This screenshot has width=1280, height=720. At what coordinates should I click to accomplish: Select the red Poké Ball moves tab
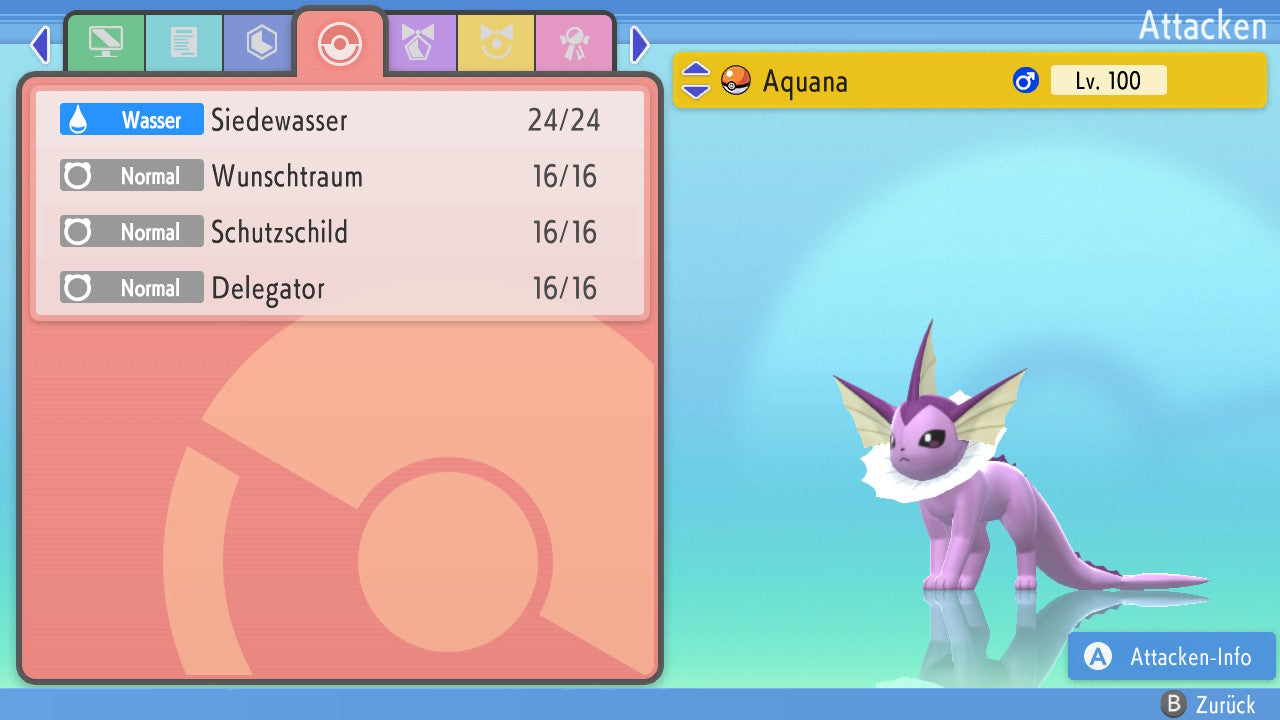pos(340,44)
